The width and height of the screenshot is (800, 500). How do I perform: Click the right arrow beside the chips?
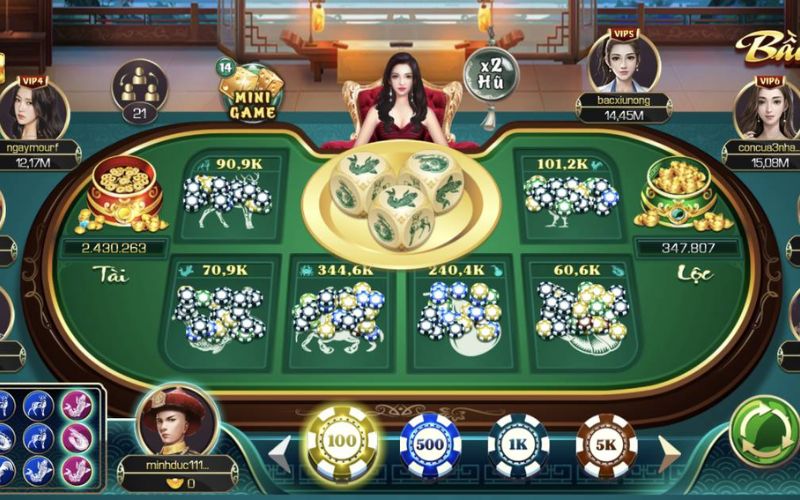(667, 453)
